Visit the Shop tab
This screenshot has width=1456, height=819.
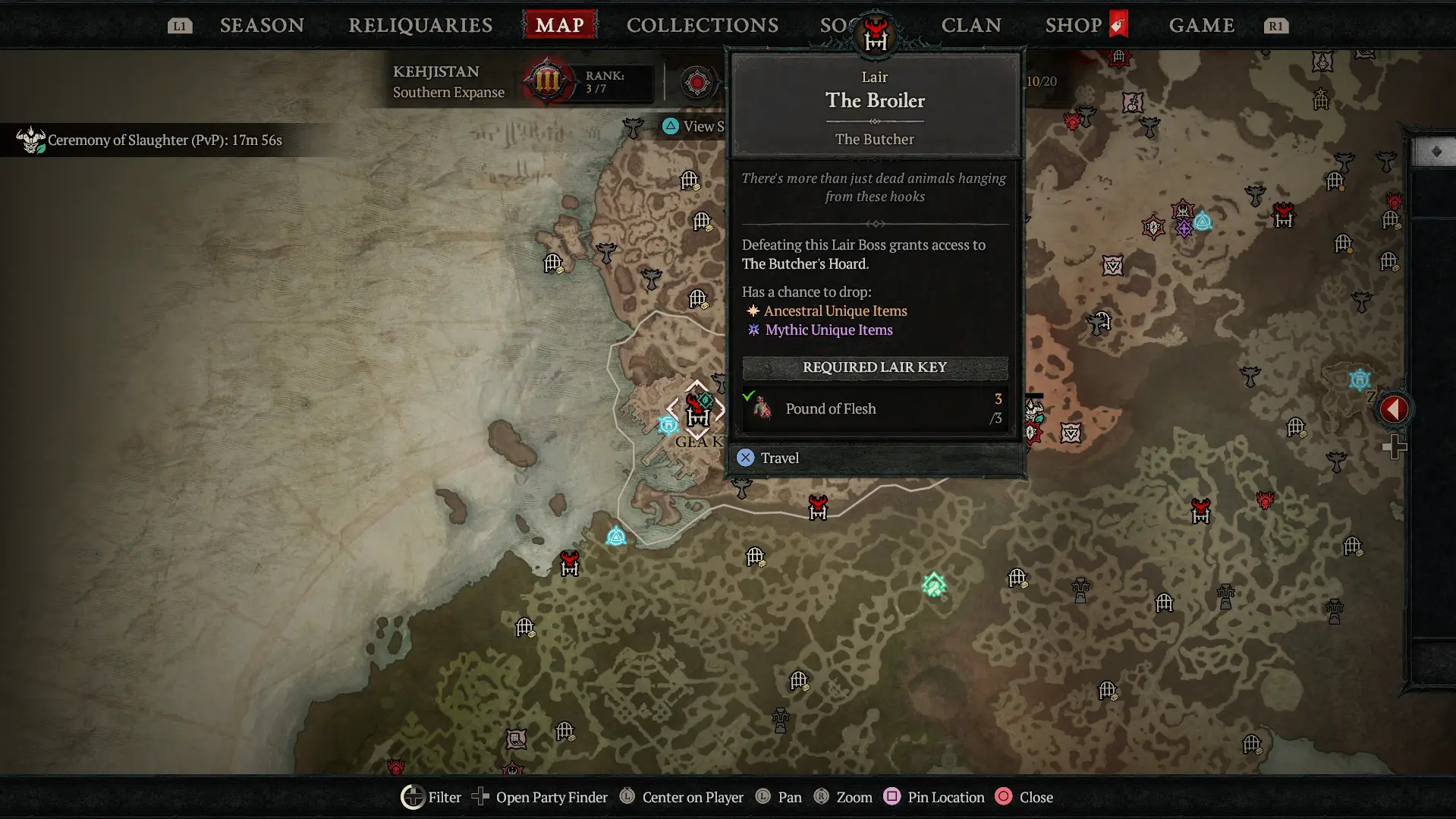pyautogui.click(x=1074, y=25)
